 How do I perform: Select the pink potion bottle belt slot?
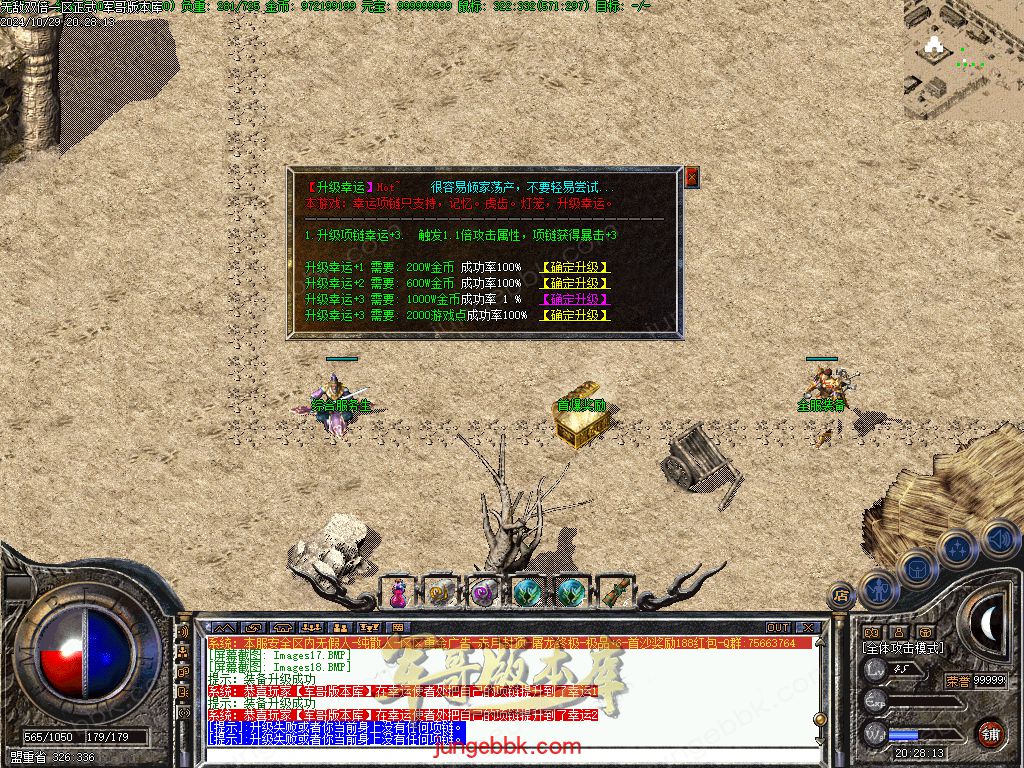pos(398,593)
